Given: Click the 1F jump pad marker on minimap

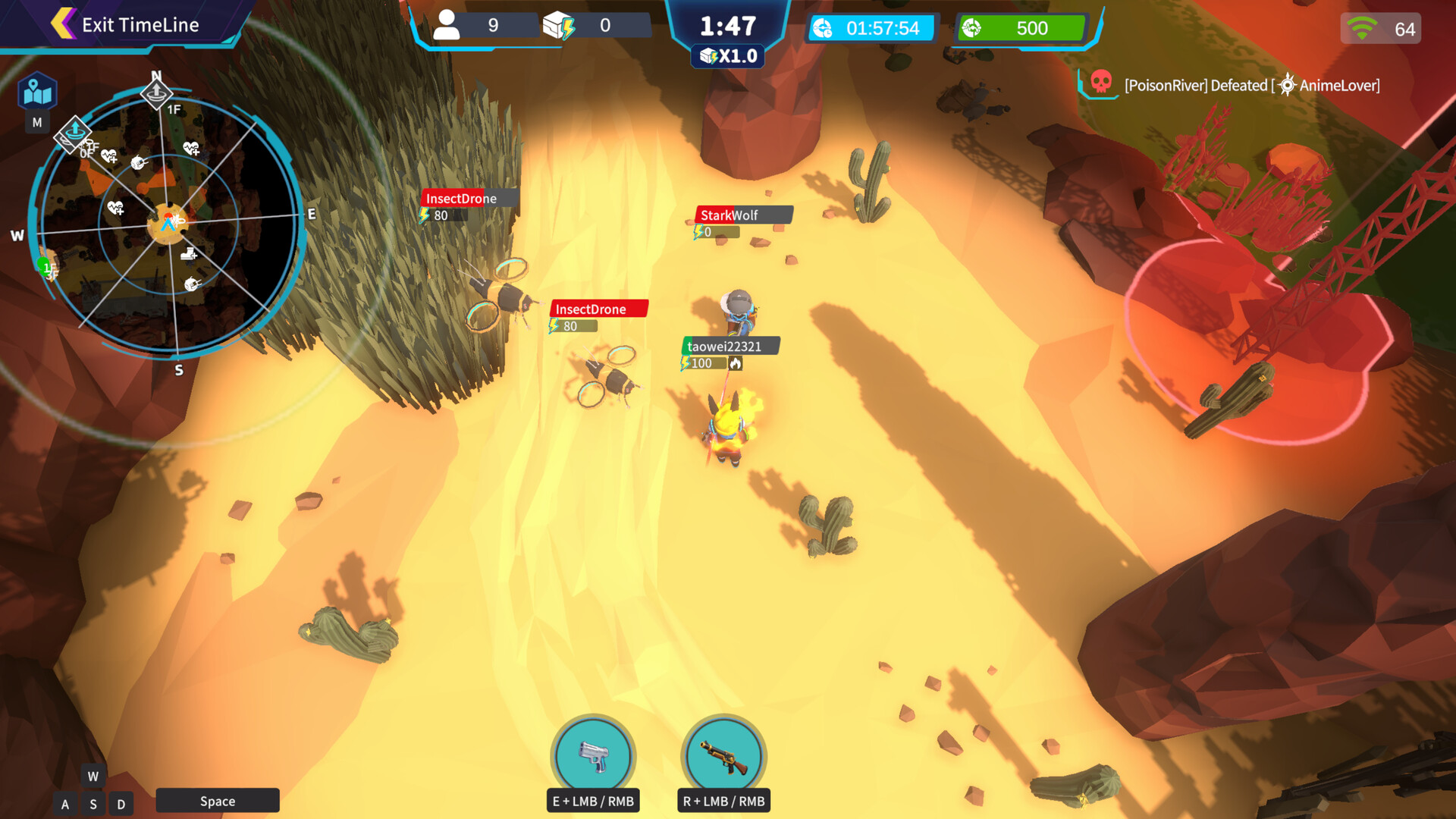Looking at the screenshot, I should point(157,96).
